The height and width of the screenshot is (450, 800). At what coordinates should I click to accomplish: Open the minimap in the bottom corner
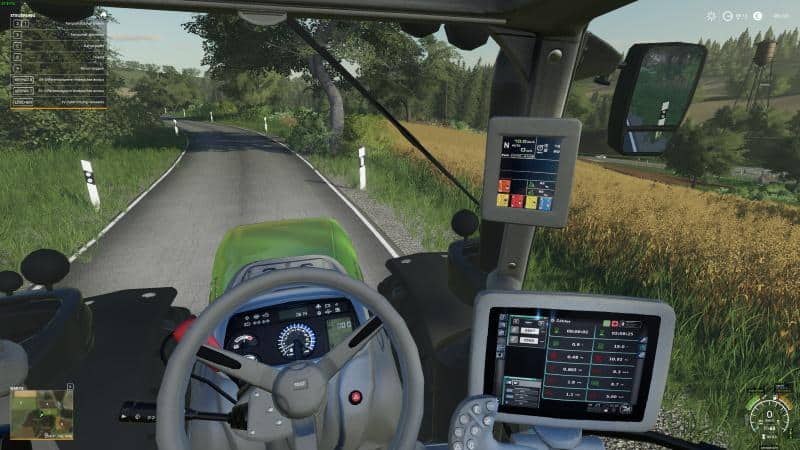pyautogui.click(x=41, y=412)
